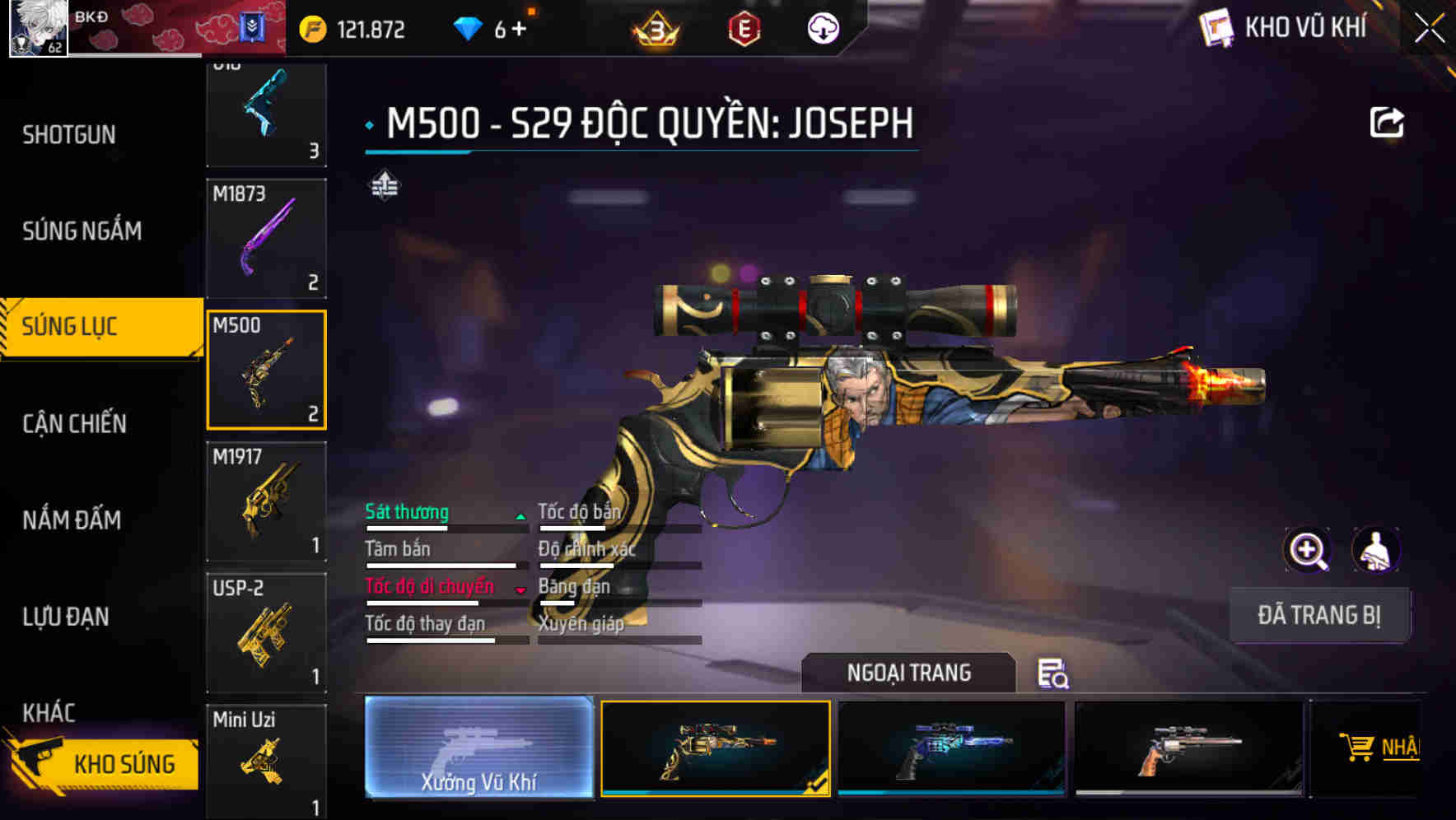Switch to the CẬN CHIẾN category
This screenshot has height=820, width=1456.
(x=72, y=422)
